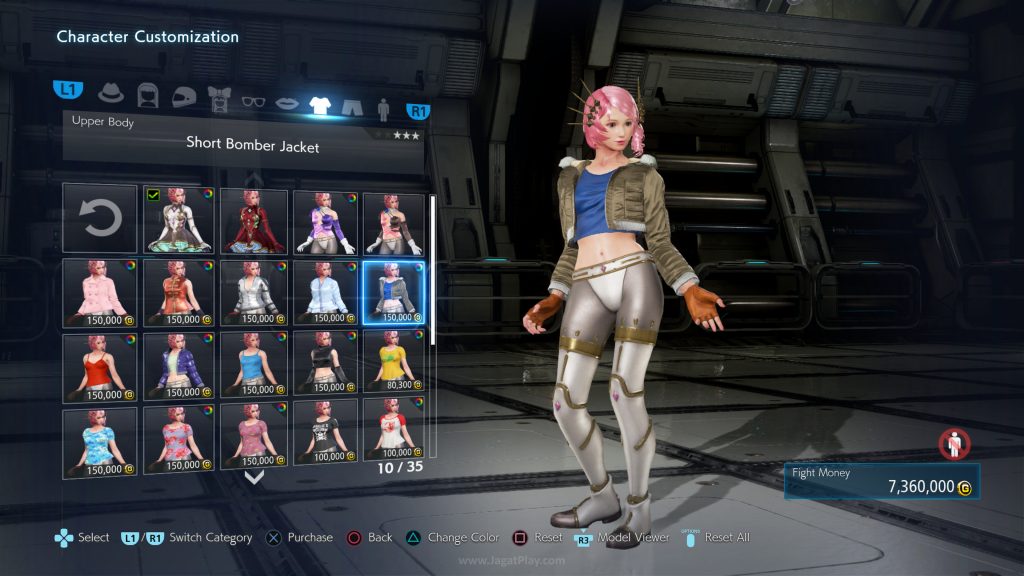Image resolution: width=1024 pixels, height=576 pixels.
Task: Click the reset arrow tile in outfit grid
Action: [100, 218]
